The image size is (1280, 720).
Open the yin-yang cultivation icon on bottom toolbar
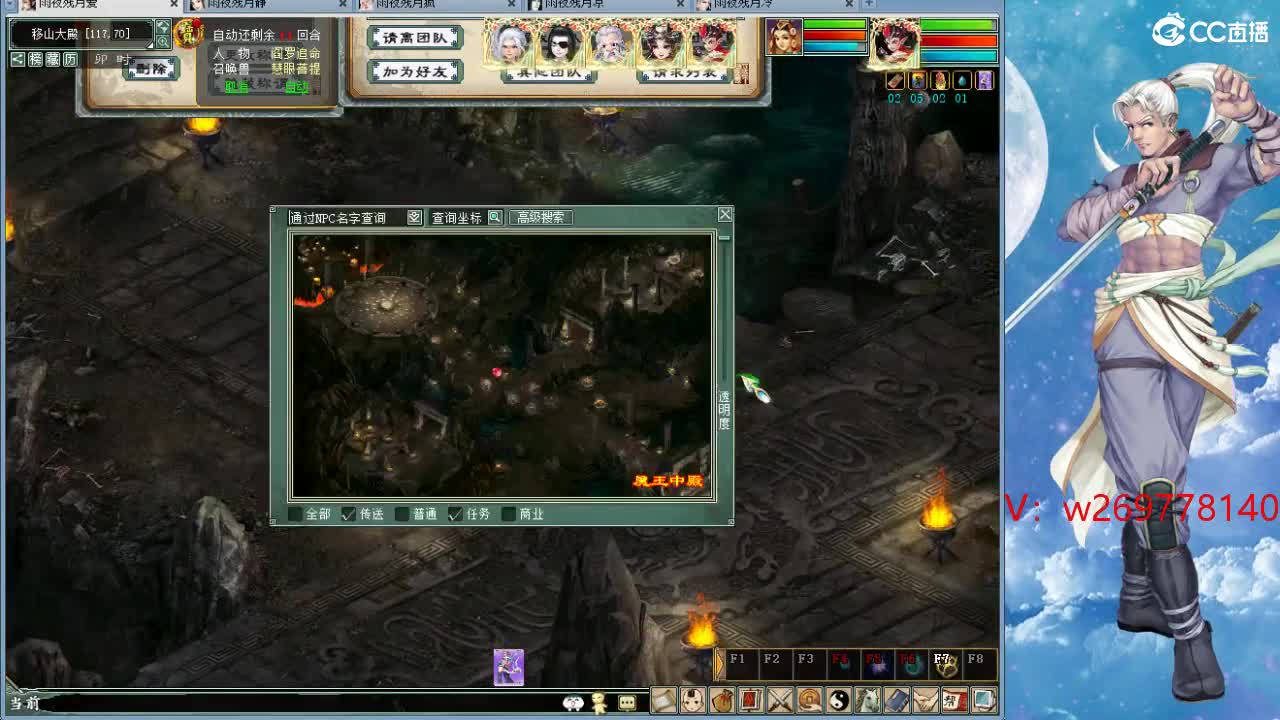pyautogui.click(x=838, y=700)
